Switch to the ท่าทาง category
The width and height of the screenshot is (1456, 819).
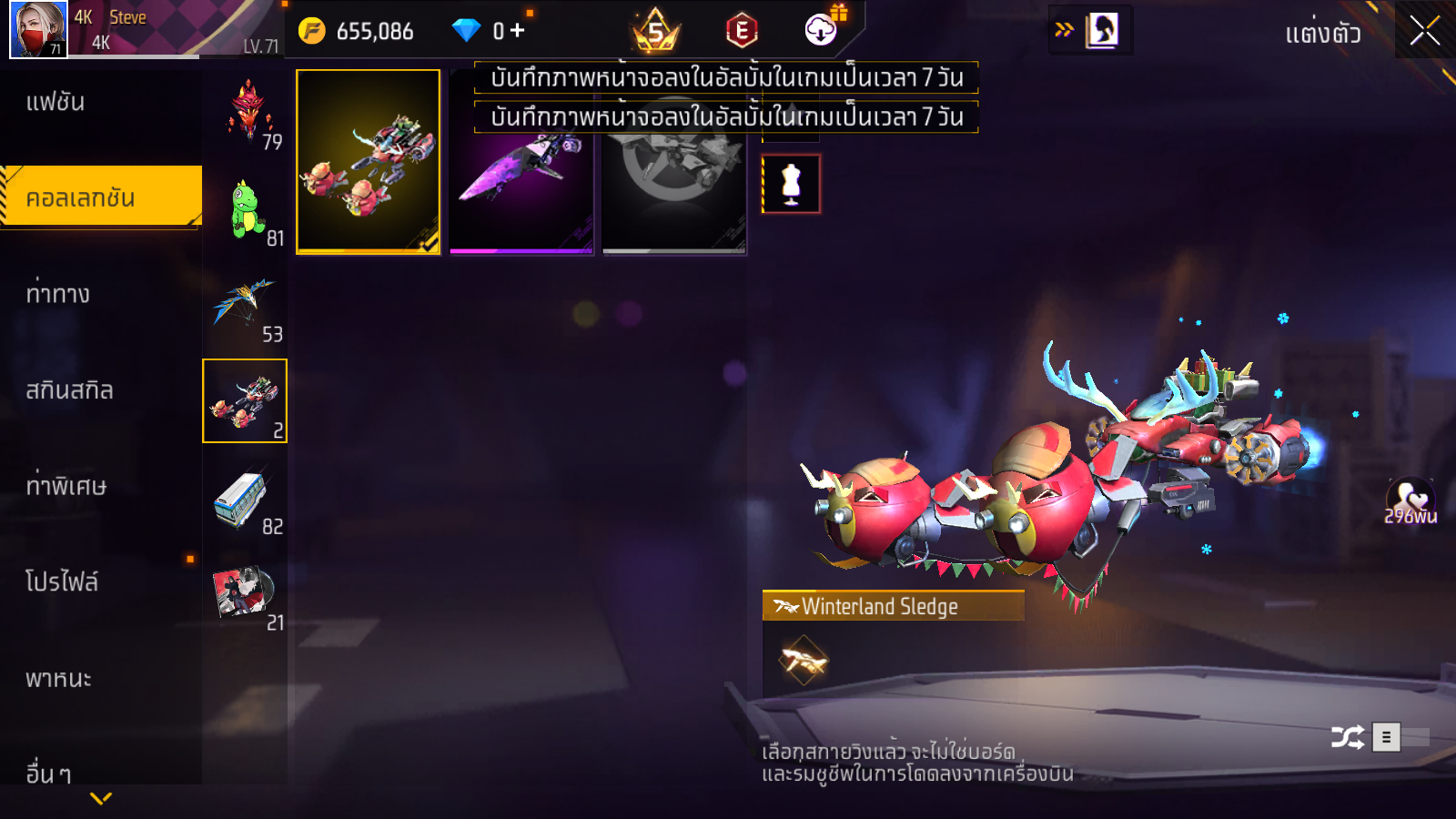[x=58, y=294]
